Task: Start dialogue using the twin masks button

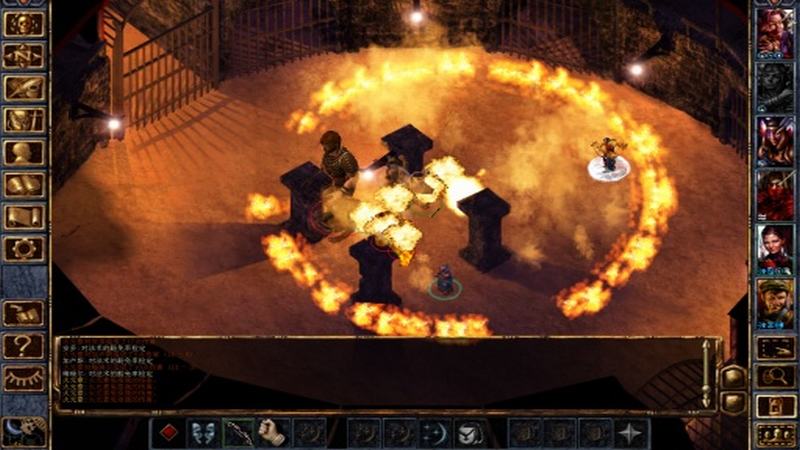Action: tap(203, 433)
